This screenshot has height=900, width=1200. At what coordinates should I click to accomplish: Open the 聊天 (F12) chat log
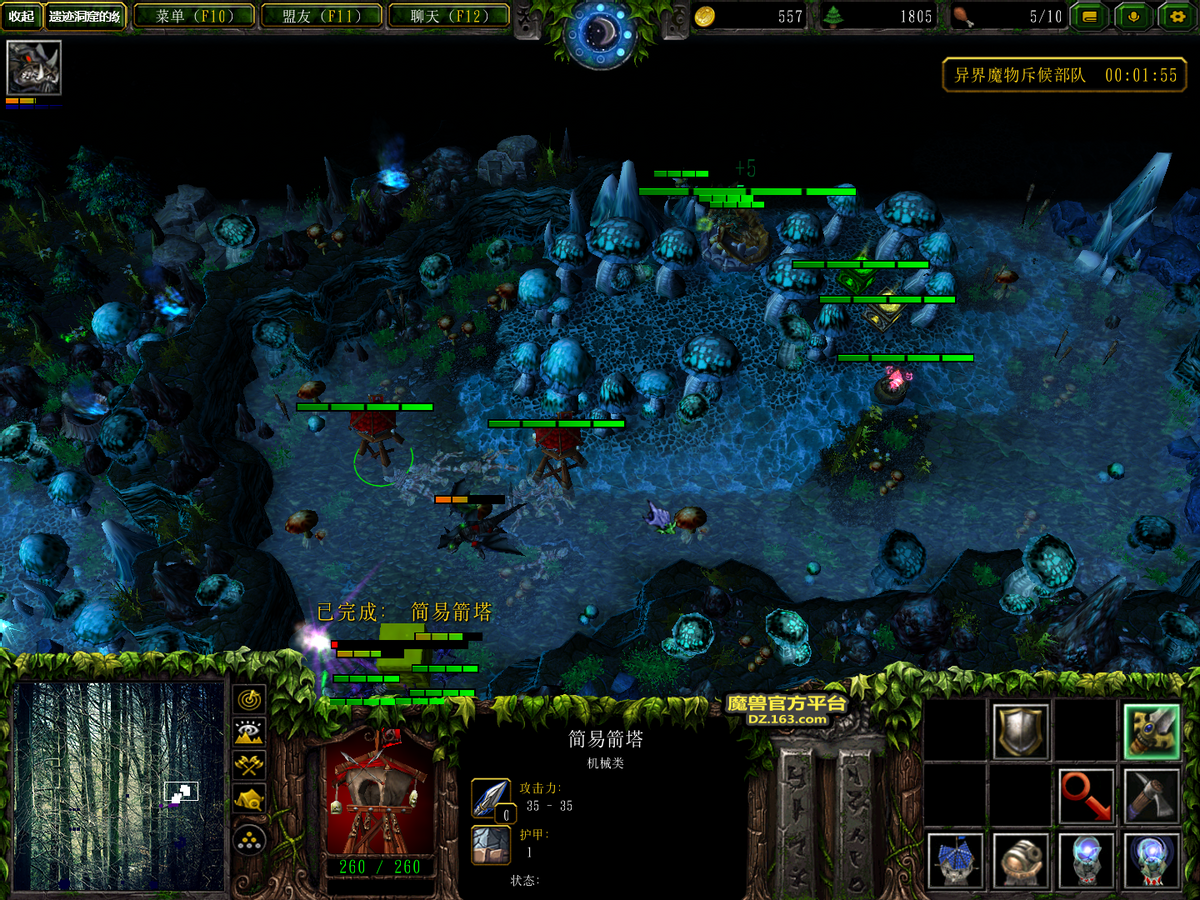[447, 16]
